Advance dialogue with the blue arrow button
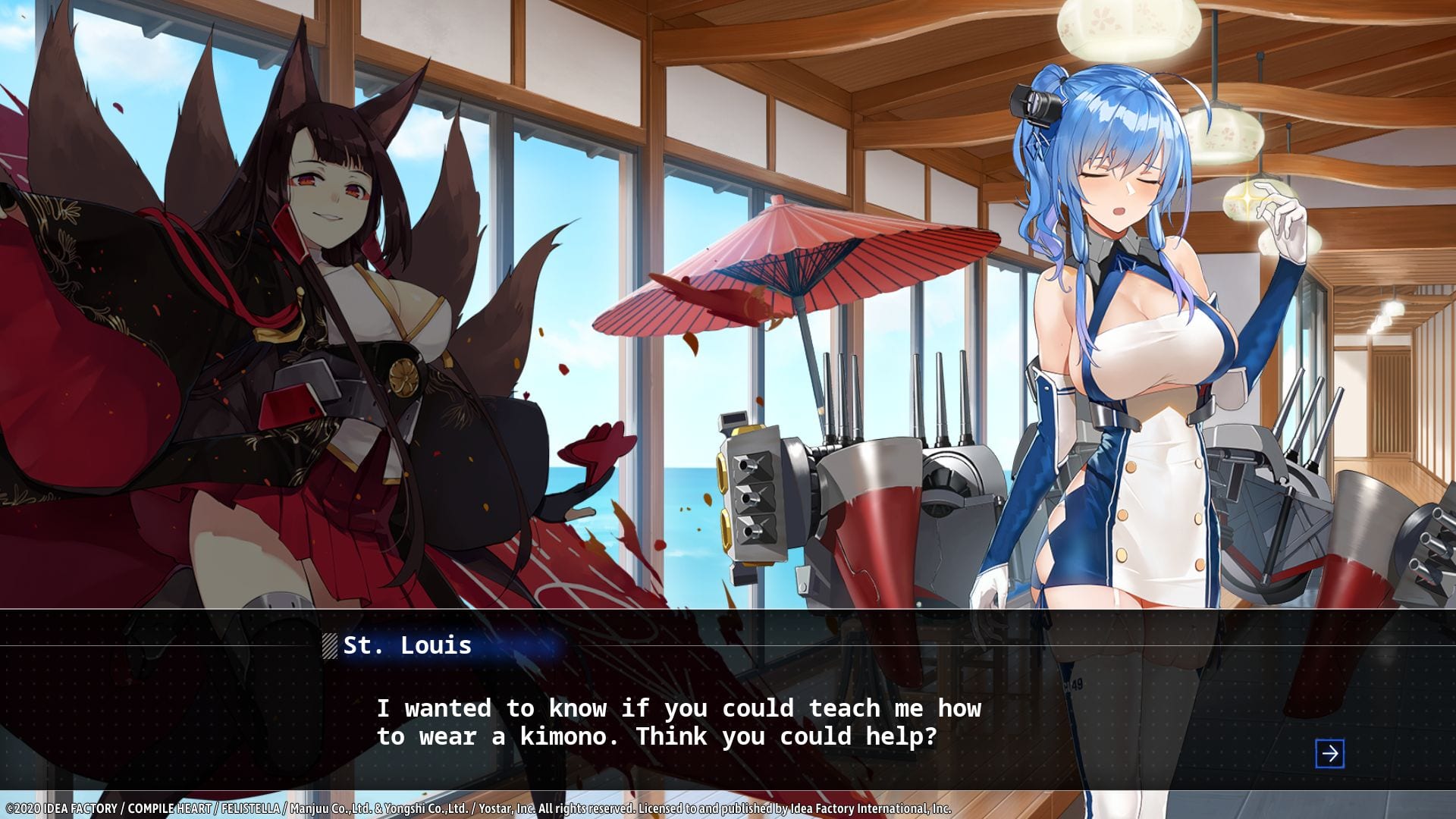 [1329, 754]
